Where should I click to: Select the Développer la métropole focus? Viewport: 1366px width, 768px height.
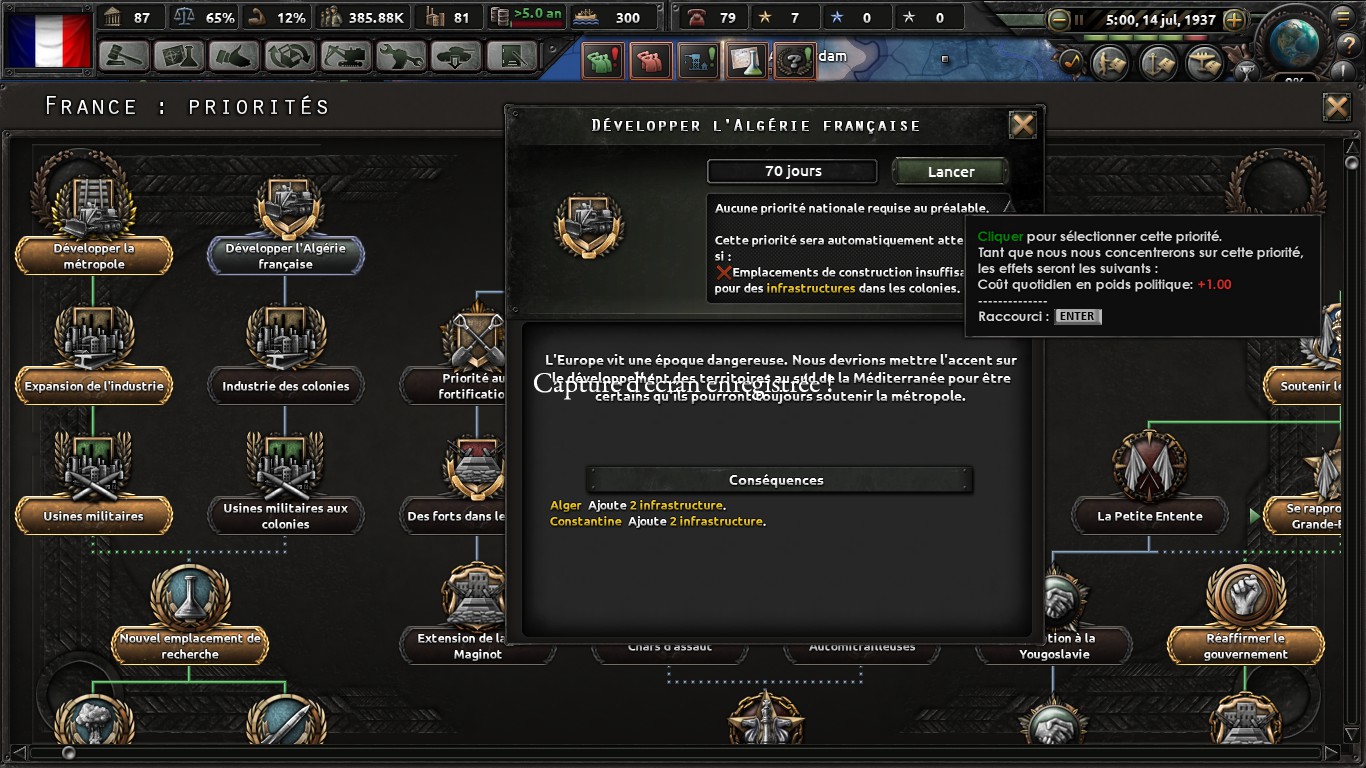click(x=93, y=256)
